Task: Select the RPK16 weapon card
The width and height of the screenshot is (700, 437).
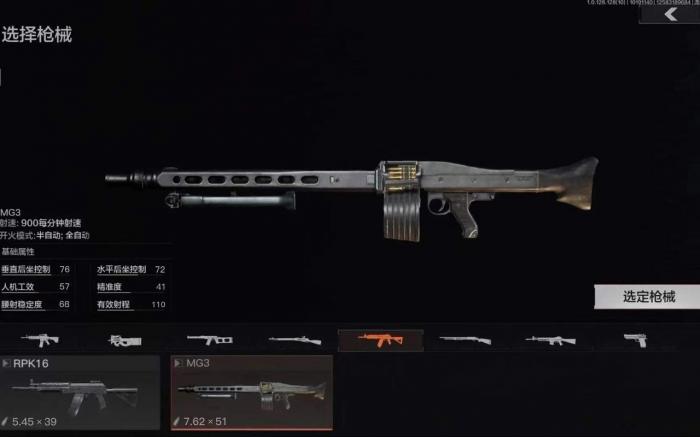Action: click(80, 392)
